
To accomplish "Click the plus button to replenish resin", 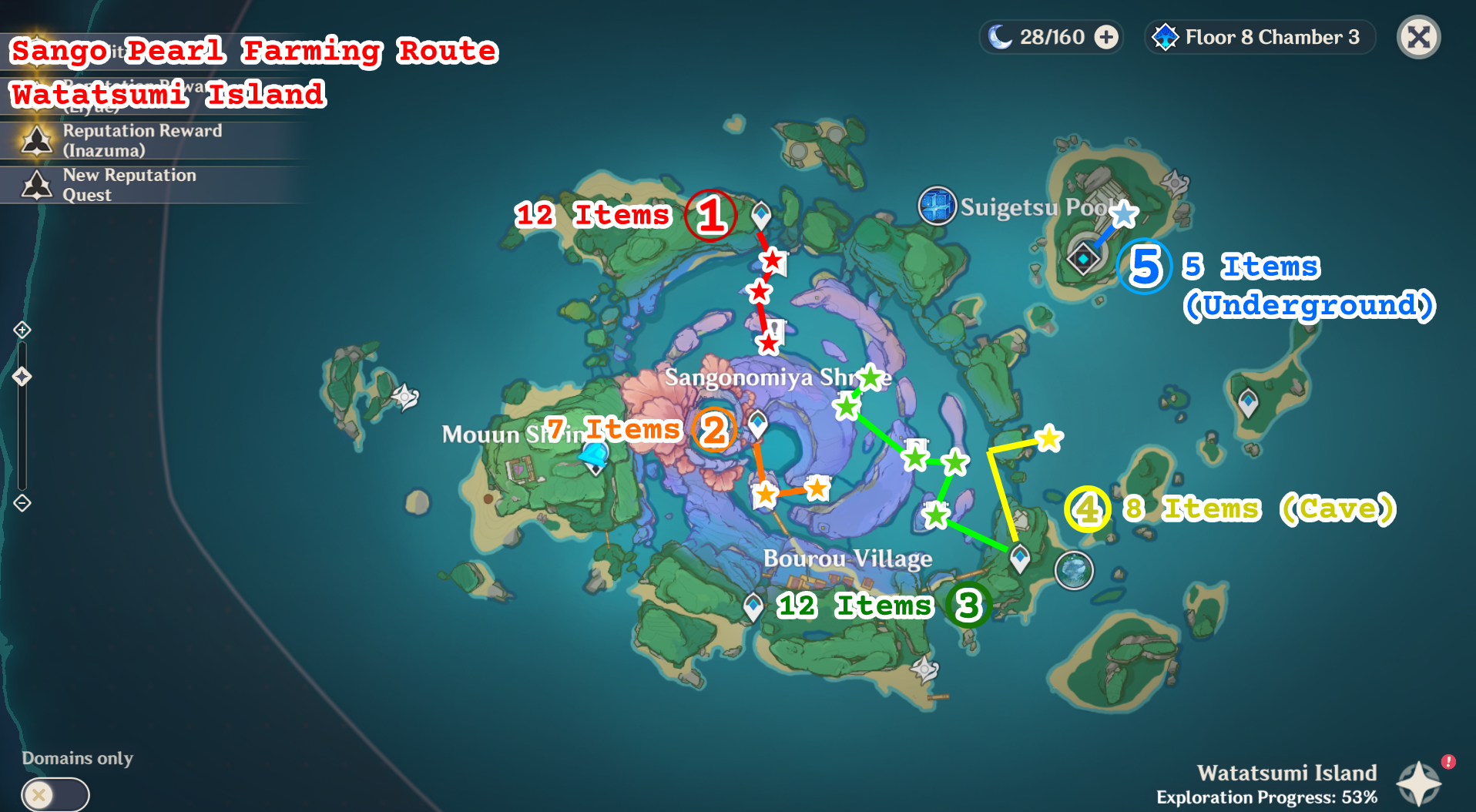I will point(1106,36).
